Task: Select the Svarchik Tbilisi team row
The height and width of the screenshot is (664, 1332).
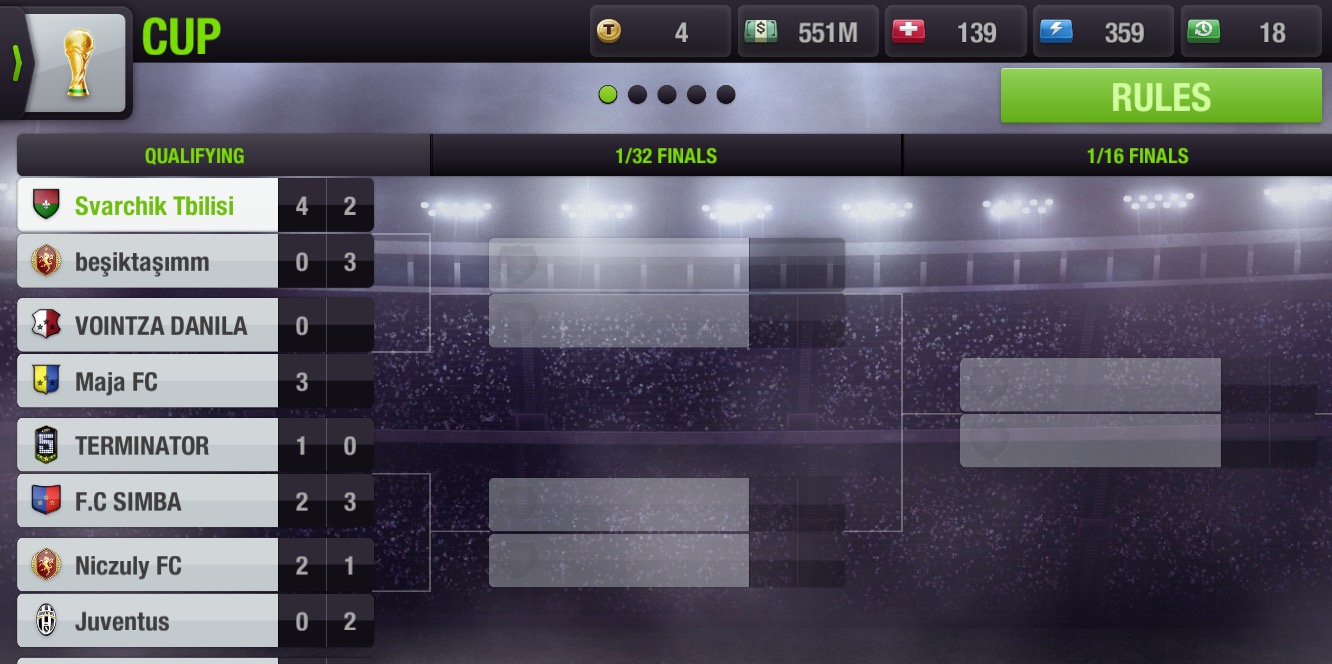Action: click(148, 206)
